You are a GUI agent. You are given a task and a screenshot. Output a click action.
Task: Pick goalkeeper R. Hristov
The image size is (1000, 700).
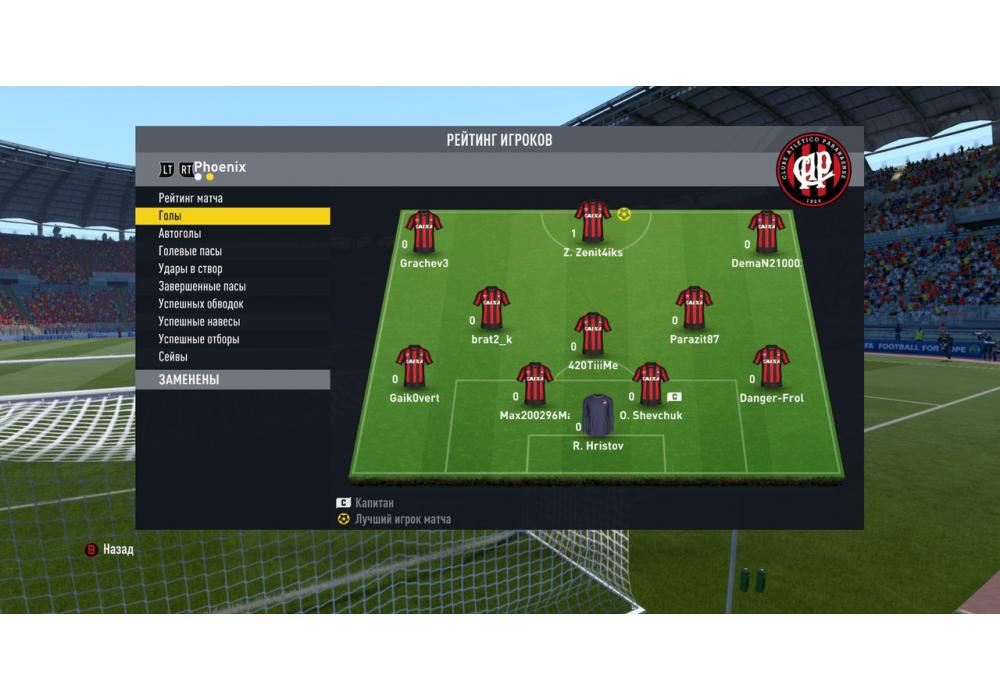598,414
